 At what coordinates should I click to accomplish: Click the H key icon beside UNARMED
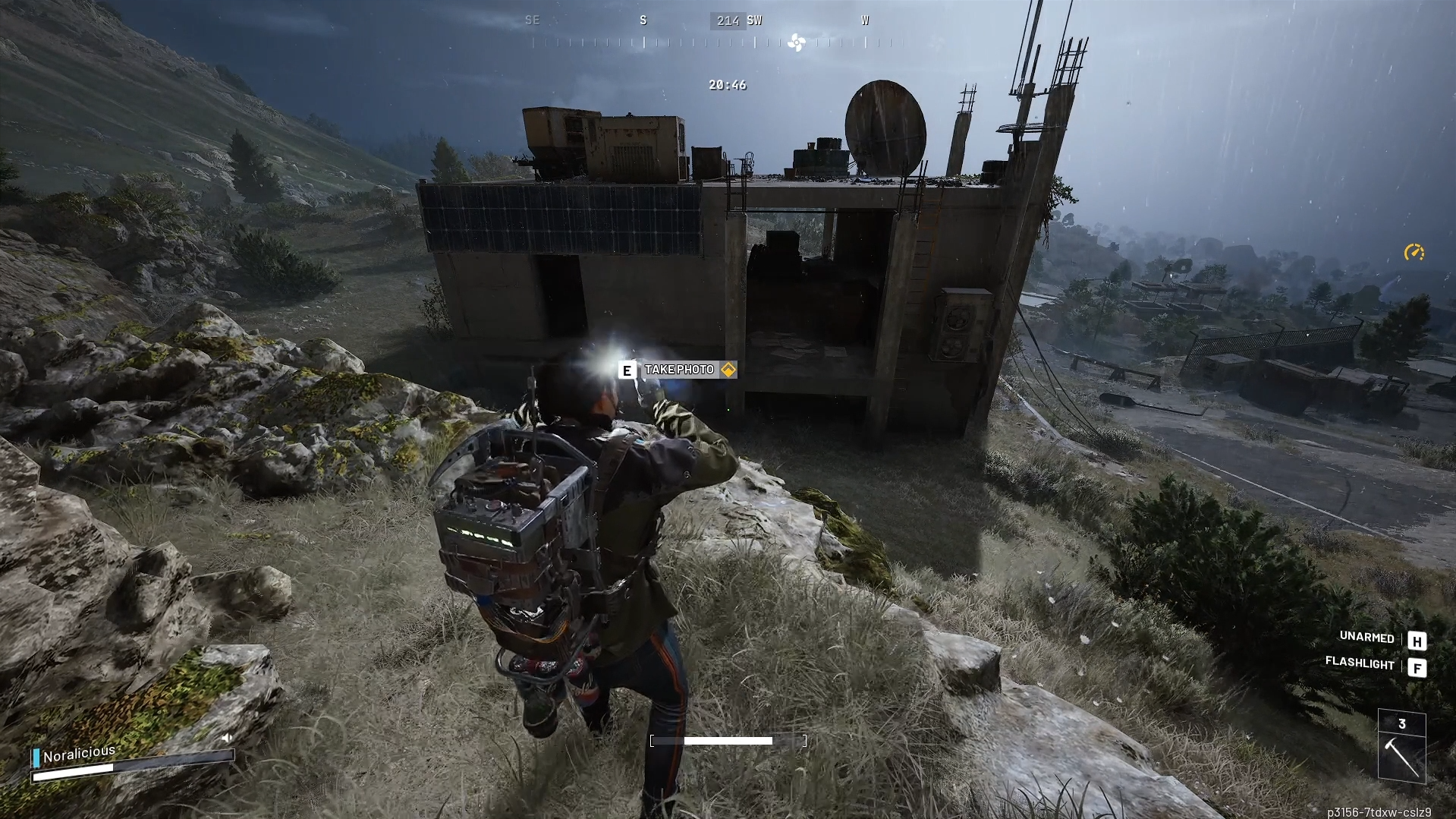pos(1417,640)
